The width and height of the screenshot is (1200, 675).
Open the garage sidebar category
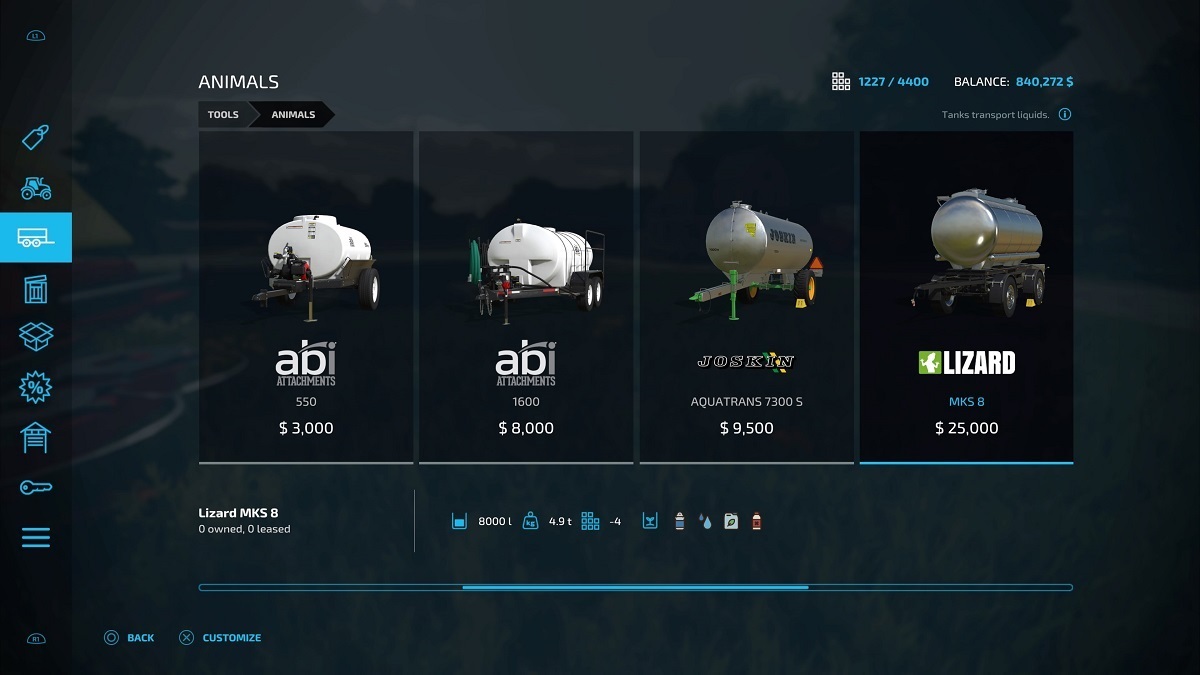click(36, 438)
